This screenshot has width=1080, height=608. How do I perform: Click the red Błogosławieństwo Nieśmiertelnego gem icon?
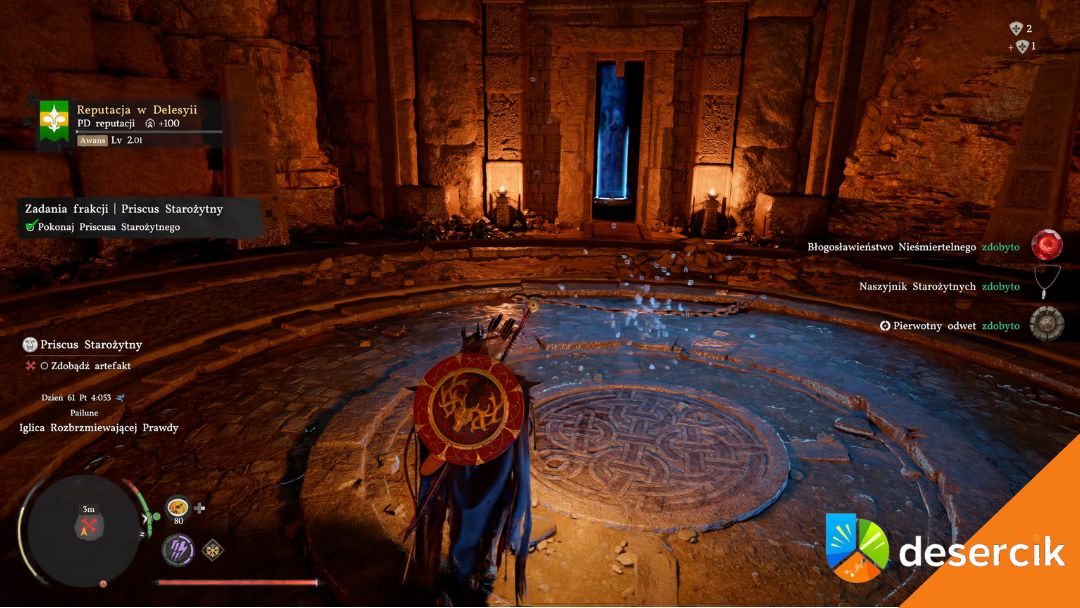click(x=1047, y=246)
